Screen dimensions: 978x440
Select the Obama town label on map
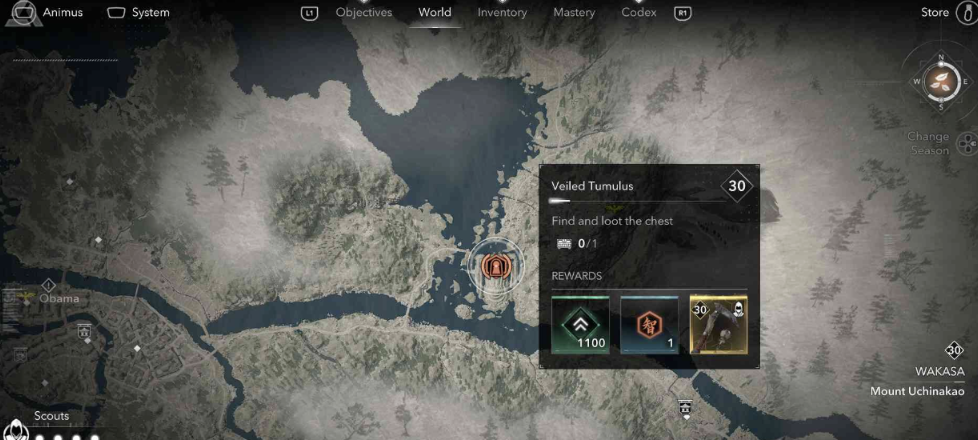coord(59,298)
